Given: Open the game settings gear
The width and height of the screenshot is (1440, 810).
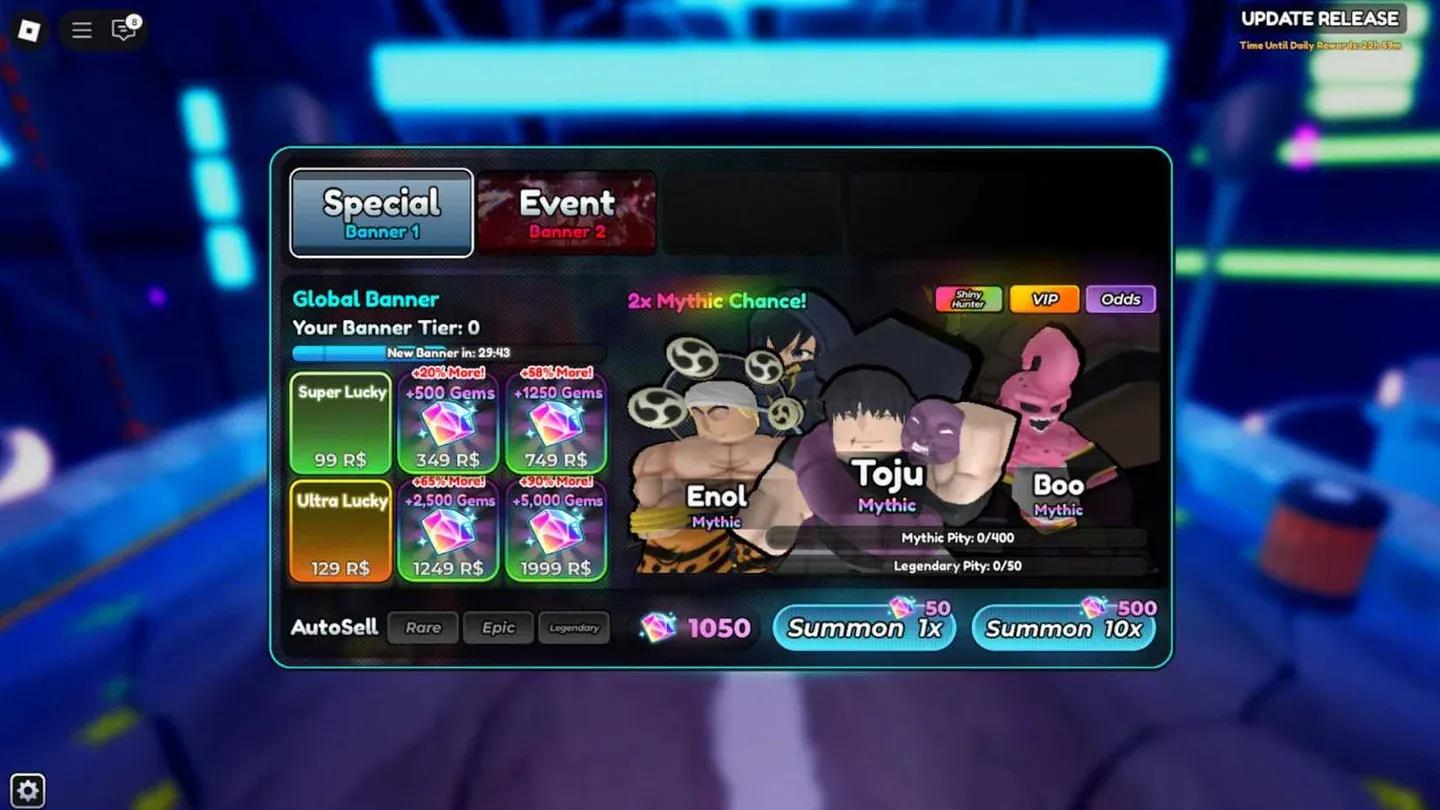Looking at the screenshot, I should click(x=29, y=789).
